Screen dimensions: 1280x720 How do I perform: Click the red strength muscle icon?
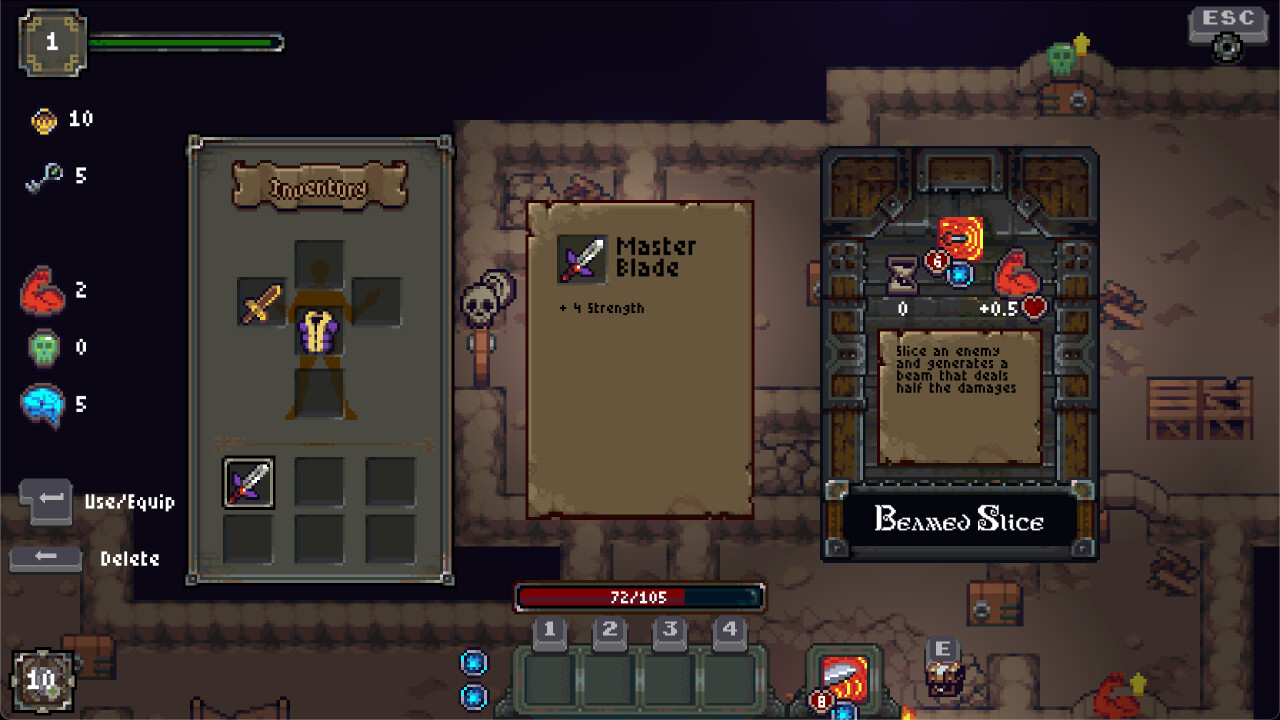42,290
